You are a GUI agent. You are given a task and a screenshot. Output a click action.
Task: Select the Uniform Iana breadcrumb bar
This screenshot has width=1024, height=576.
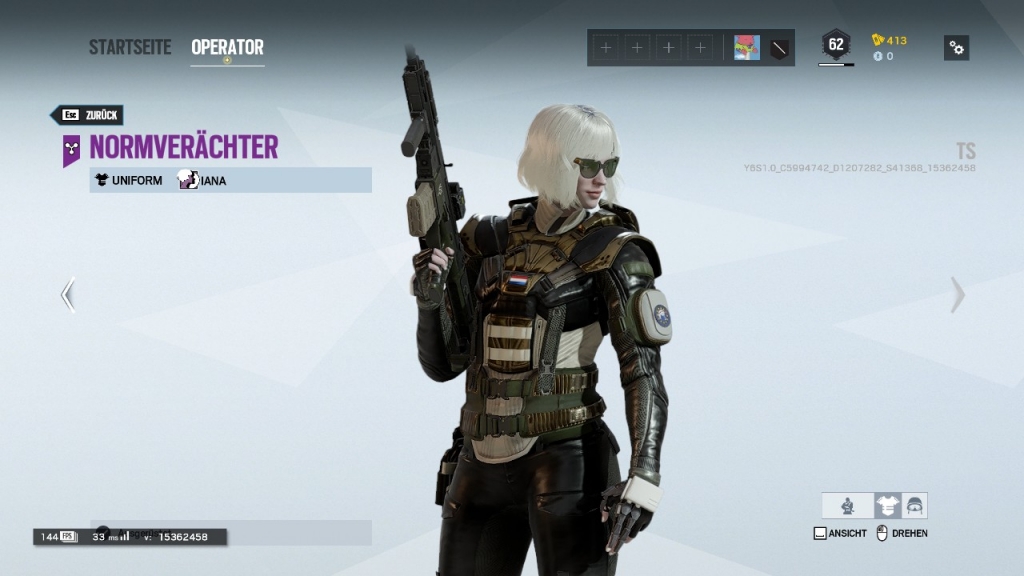click(230, 180)
